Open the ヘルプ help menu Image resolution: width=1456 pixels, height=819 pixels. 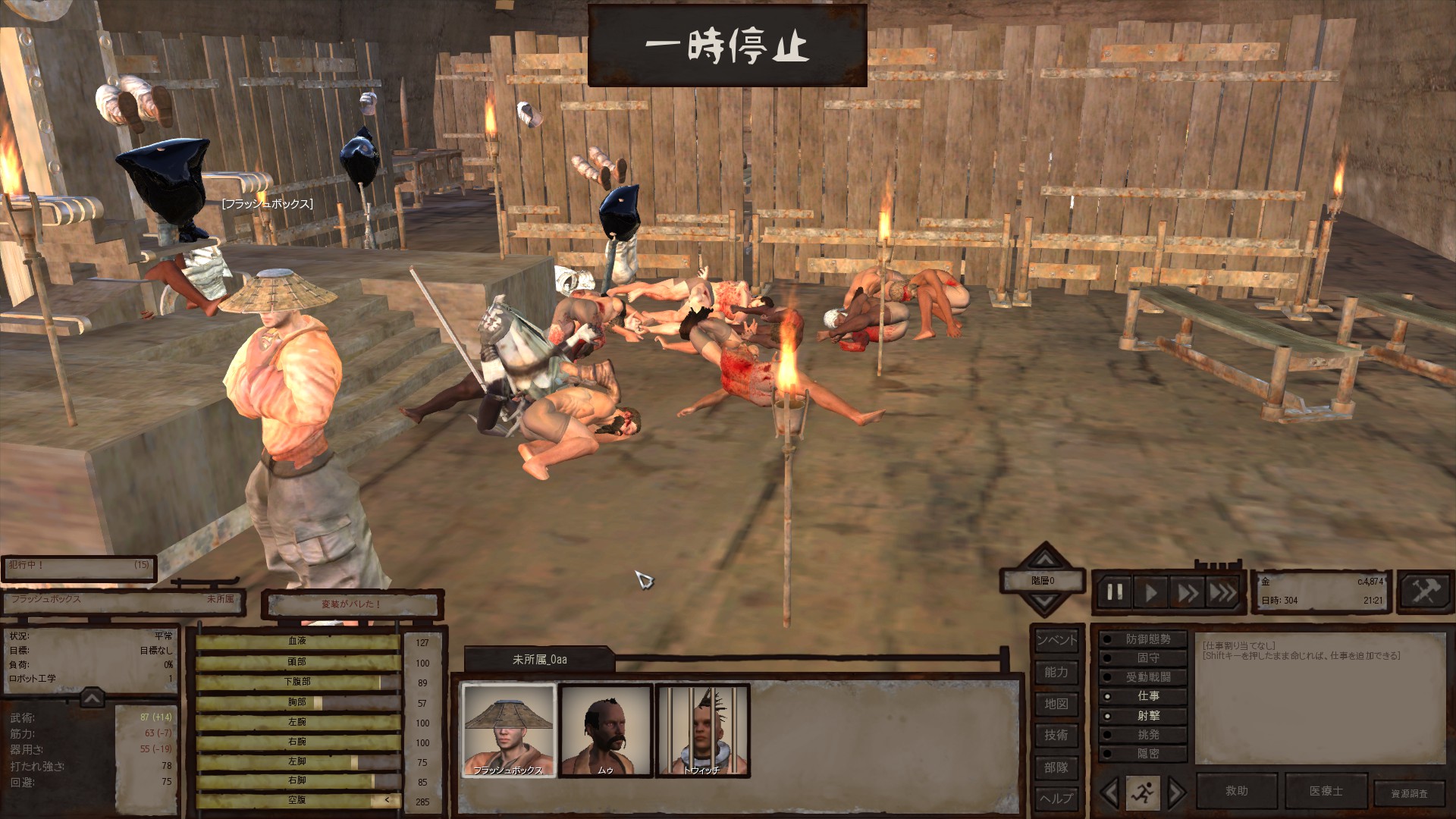click(1056, 799)
